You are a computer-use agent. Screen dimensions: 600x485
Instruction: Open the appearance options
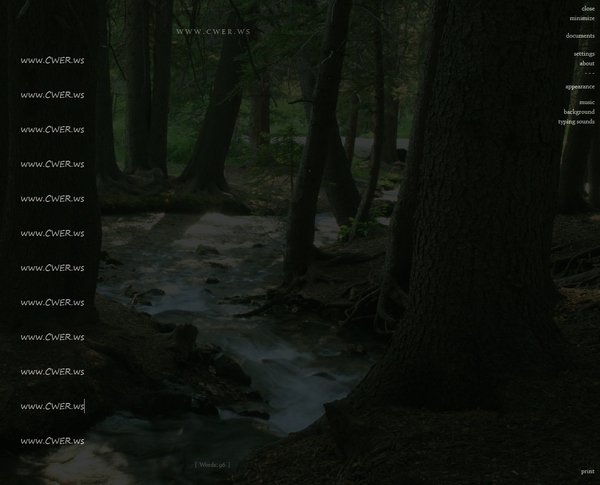click(x=579, y=87)
